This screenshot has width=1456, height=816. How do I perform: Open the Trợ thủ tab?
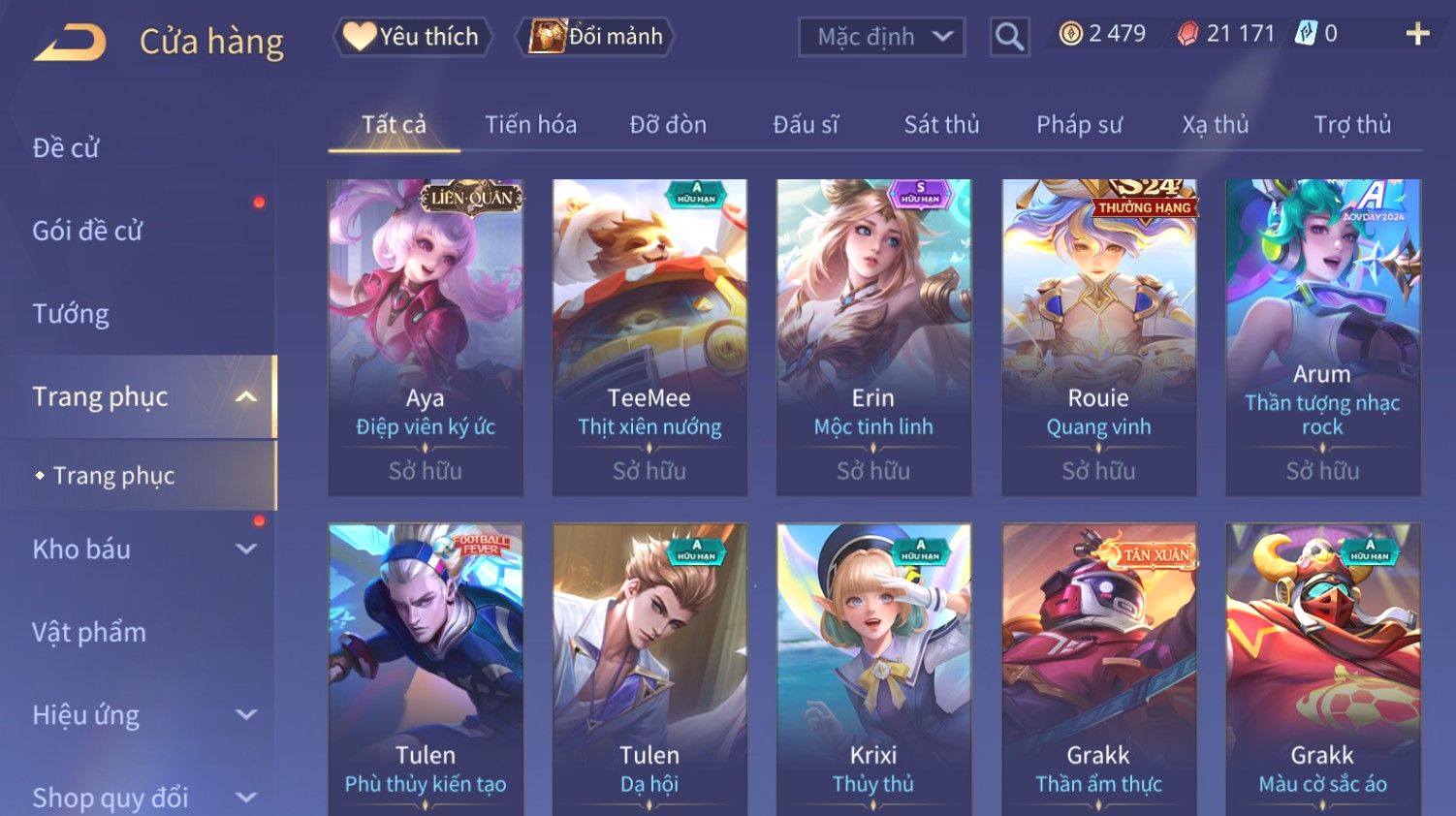[x=1352, y=125]
